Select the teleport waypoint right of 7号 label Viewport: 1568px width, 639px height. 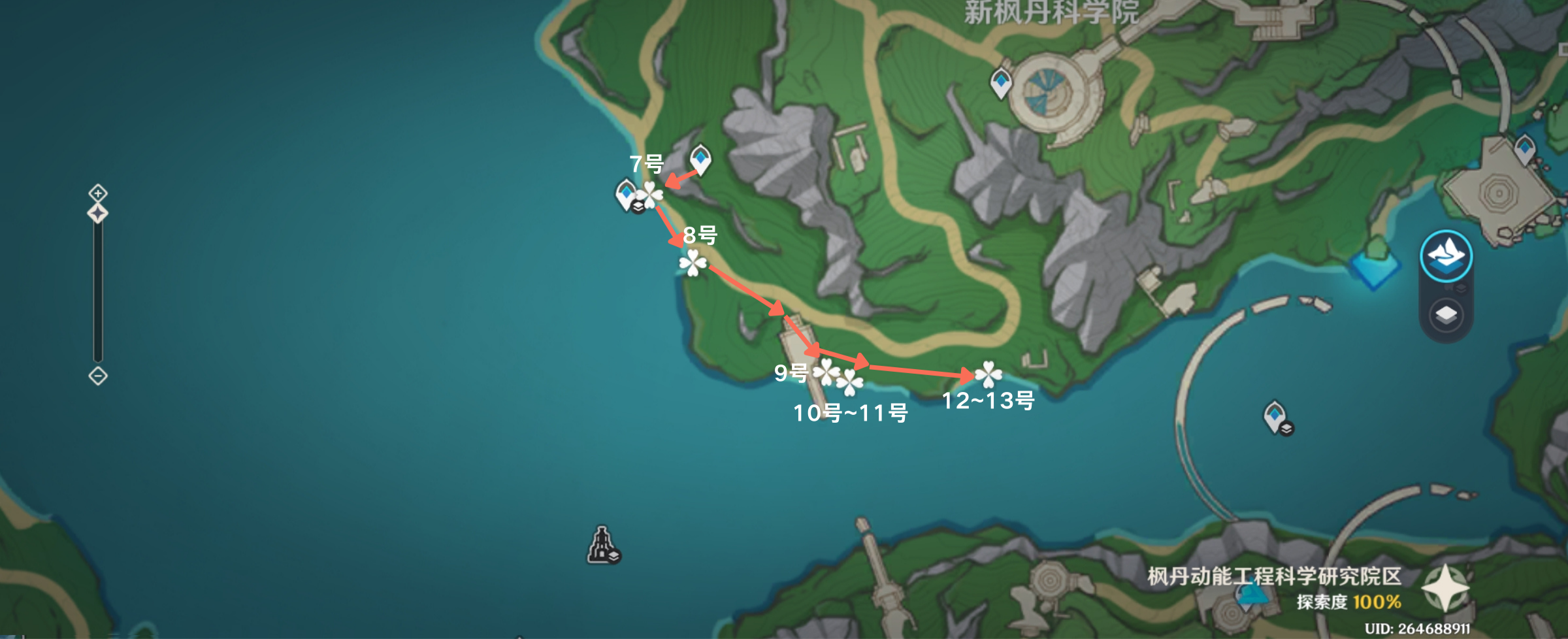point(700,159)
